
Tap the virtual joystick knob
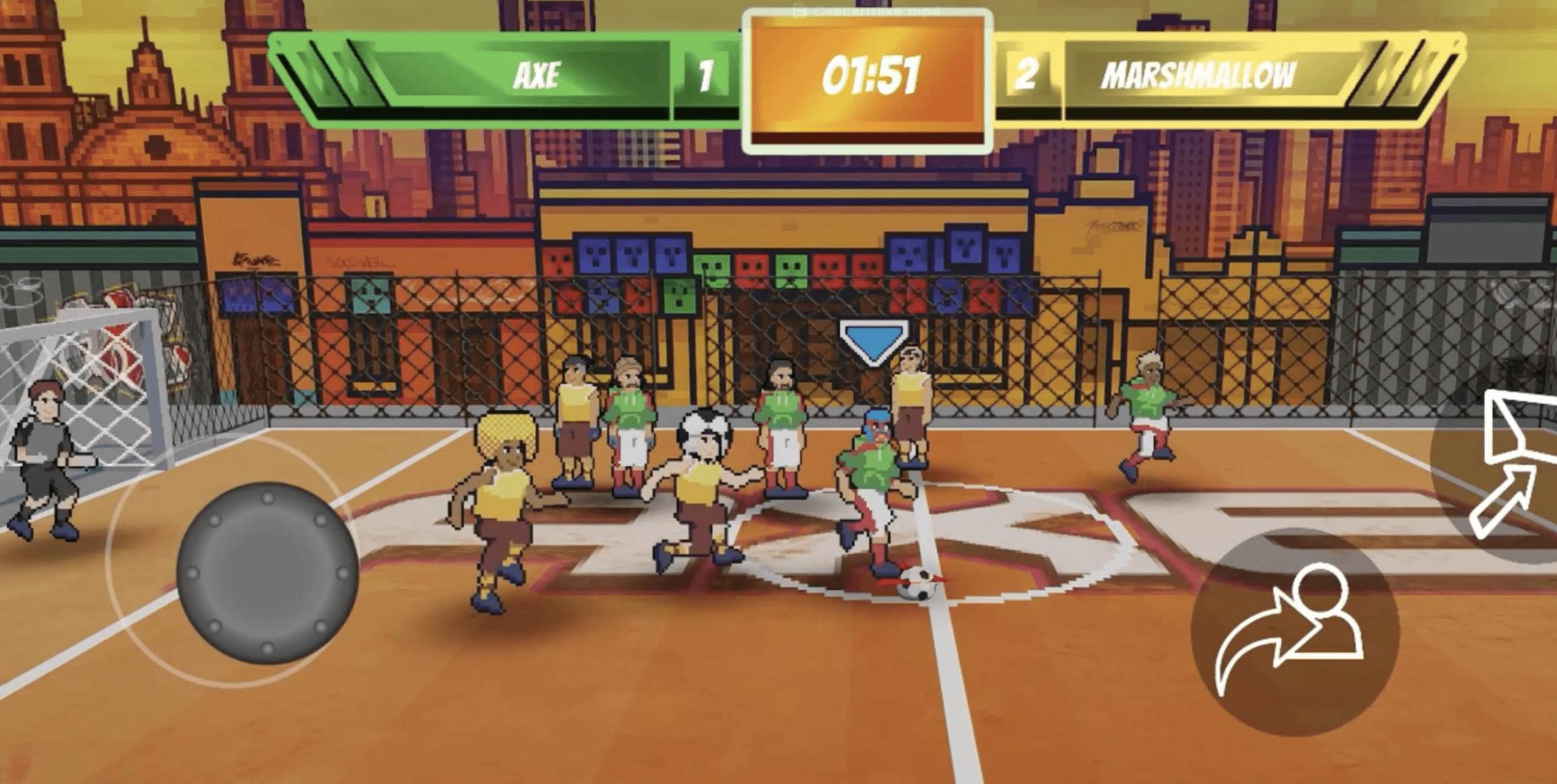click(267, 573)
